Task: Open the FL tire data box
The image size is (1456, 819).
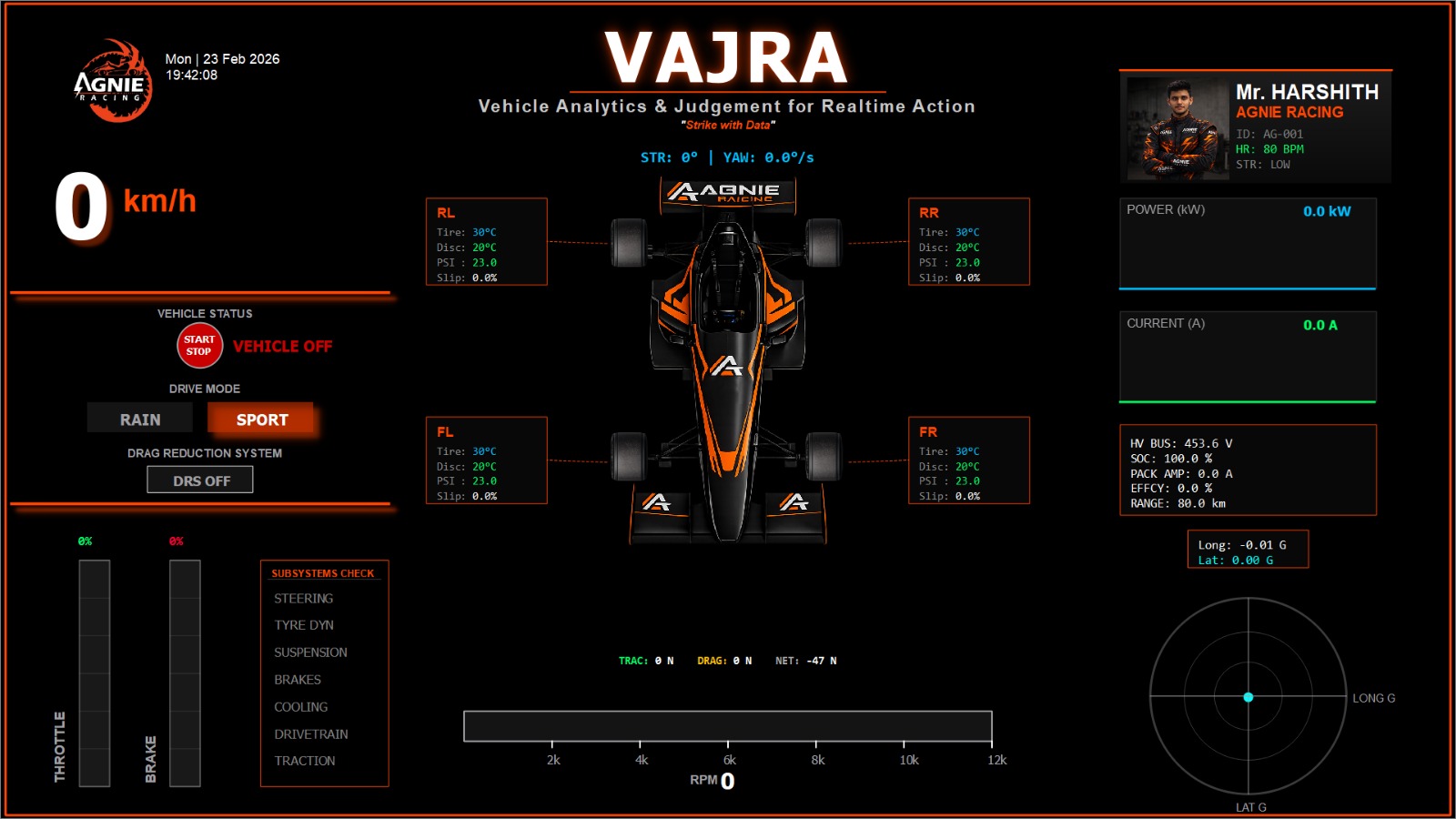Action: (488, 461)
